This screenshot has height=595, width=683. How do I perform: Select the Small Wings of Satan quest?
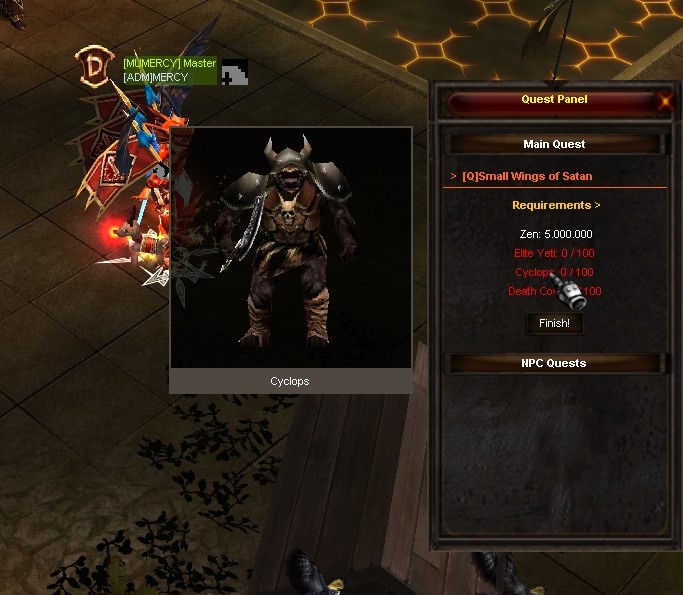point(527,176)
